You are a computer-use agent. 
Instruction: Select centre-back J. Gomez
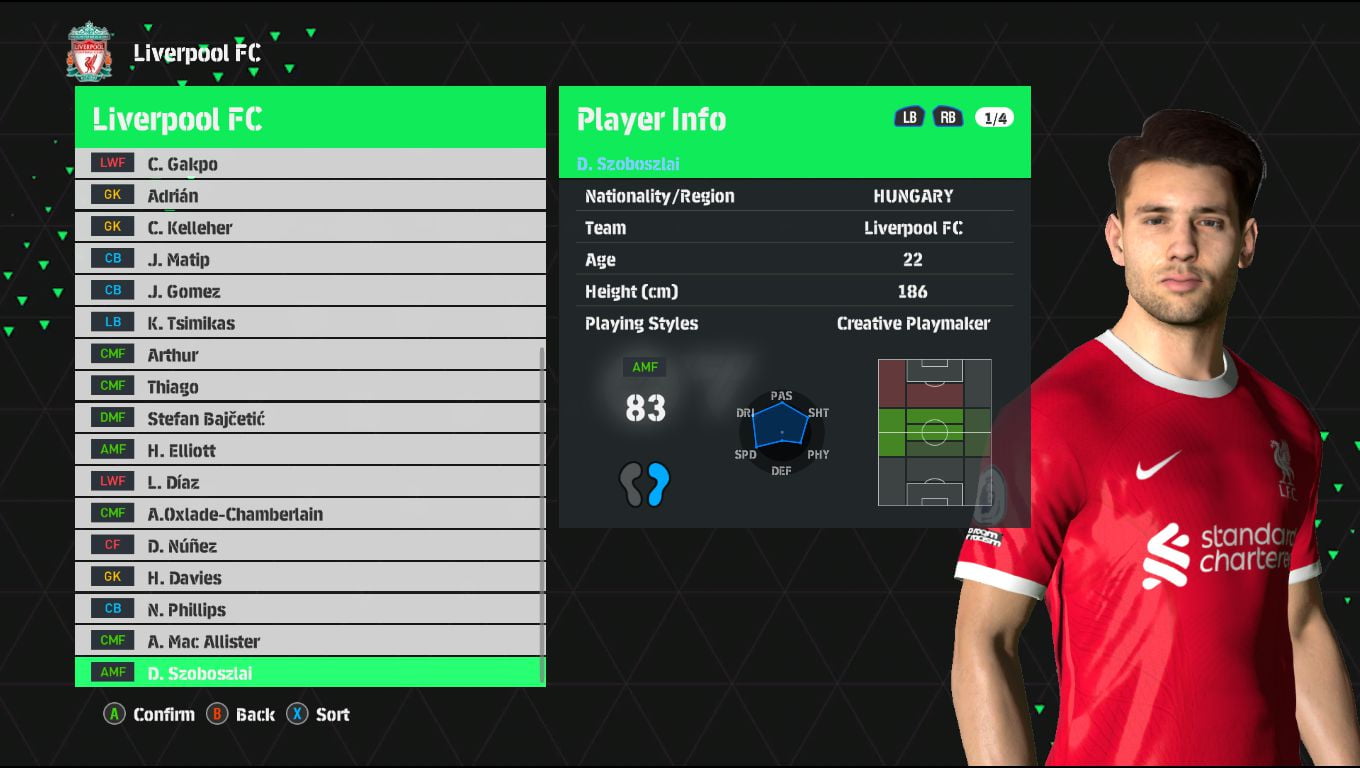pyautogui.click(x=310, y=292)
